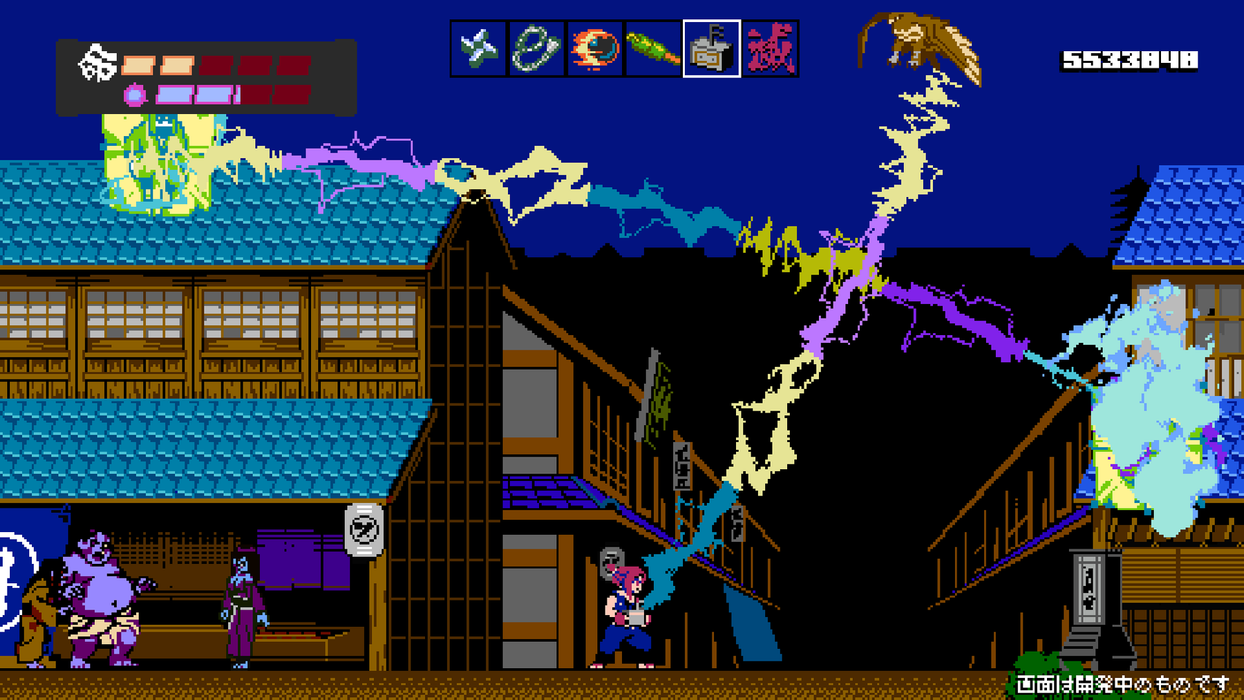Choose the chain sickle weapon icon
The image size is (1244, 700).
coord(537,48)
